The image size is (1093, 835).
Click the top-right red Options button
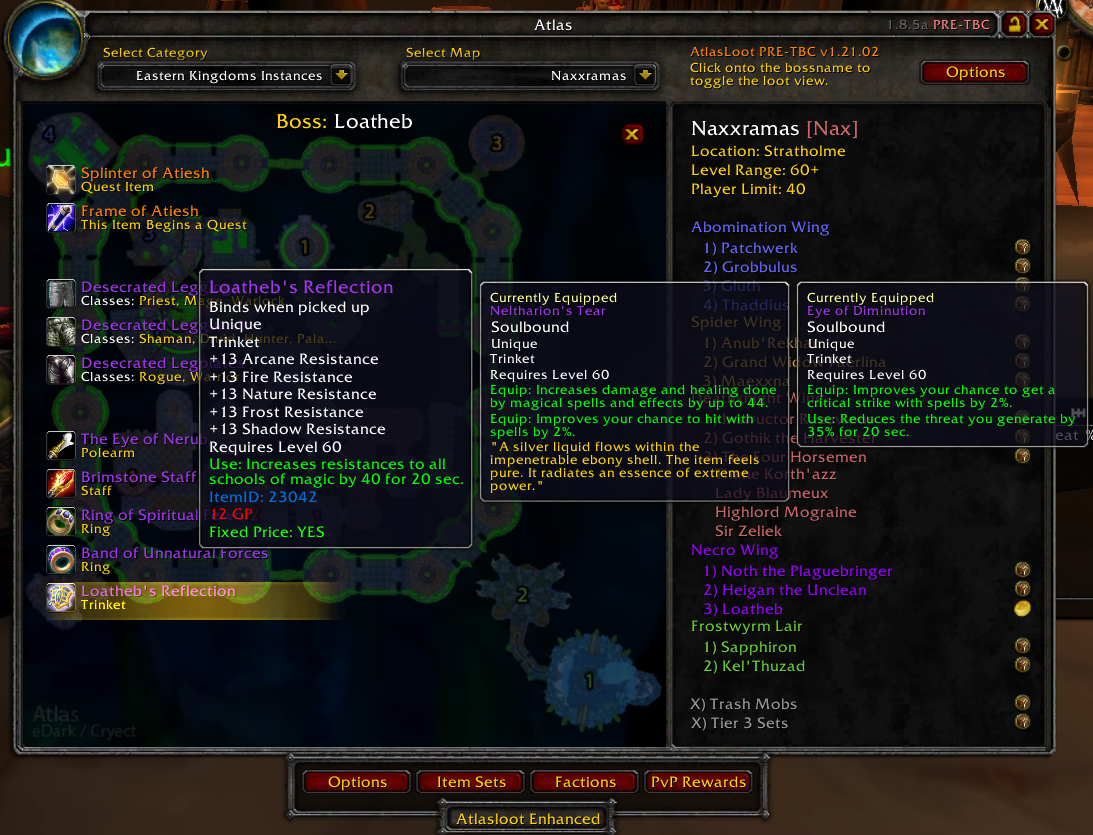coord(974,72)
